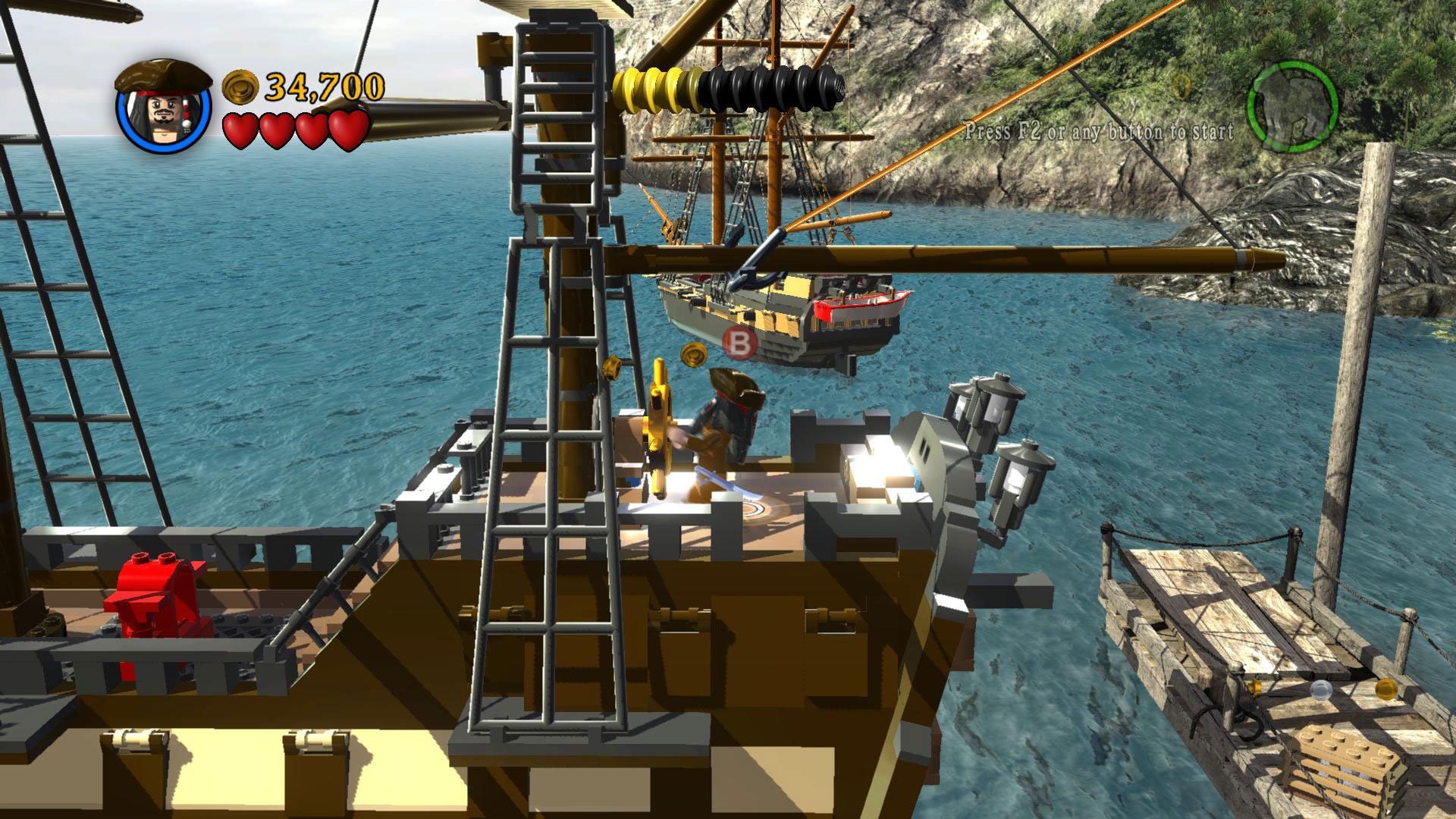Click the second heart to toggle health display
This screenshot has height=819, width=1456.
[x=275, y=127]
